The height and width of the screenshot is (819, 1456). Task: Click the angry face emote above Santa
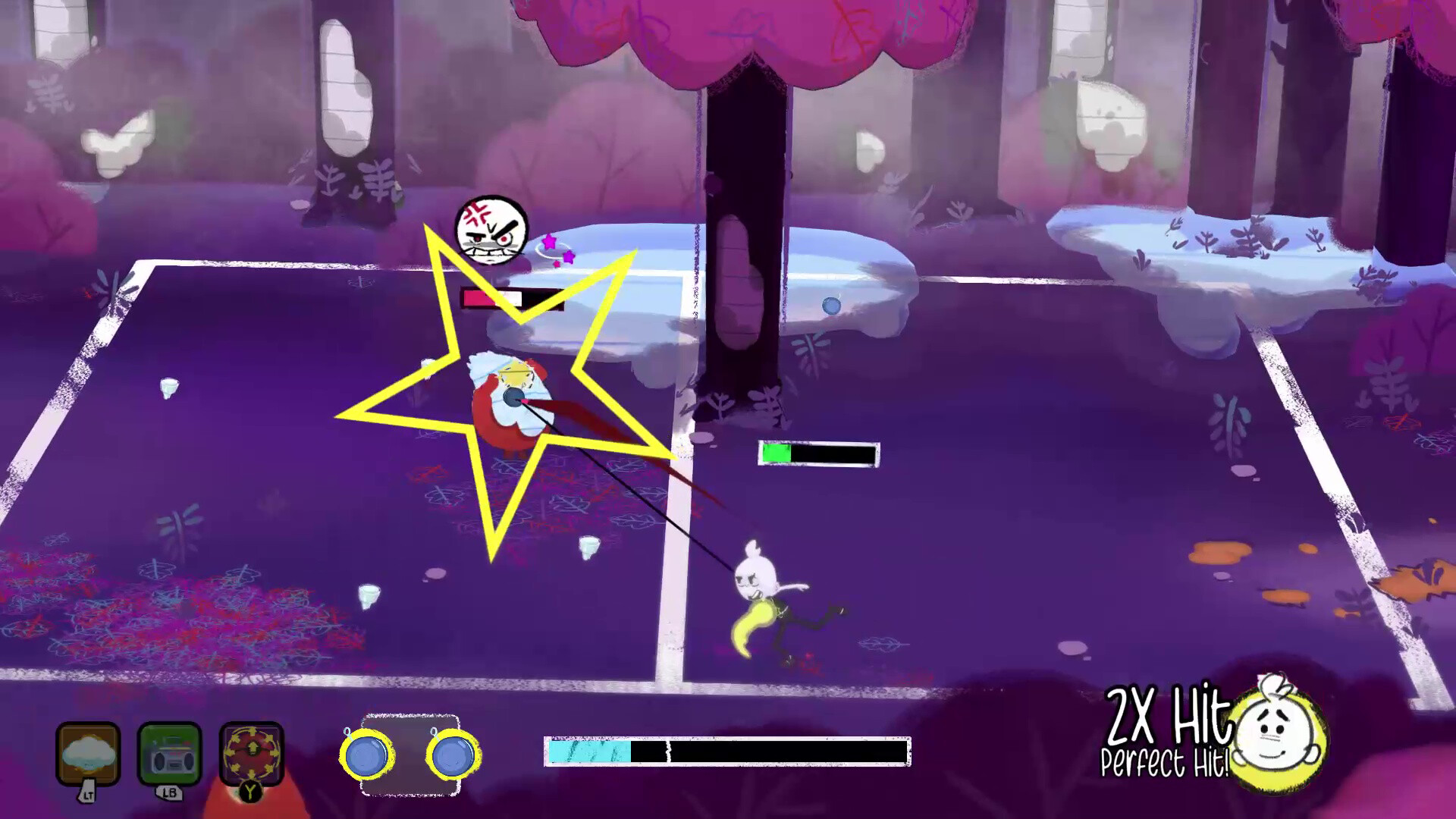click(x=490, y=230)
